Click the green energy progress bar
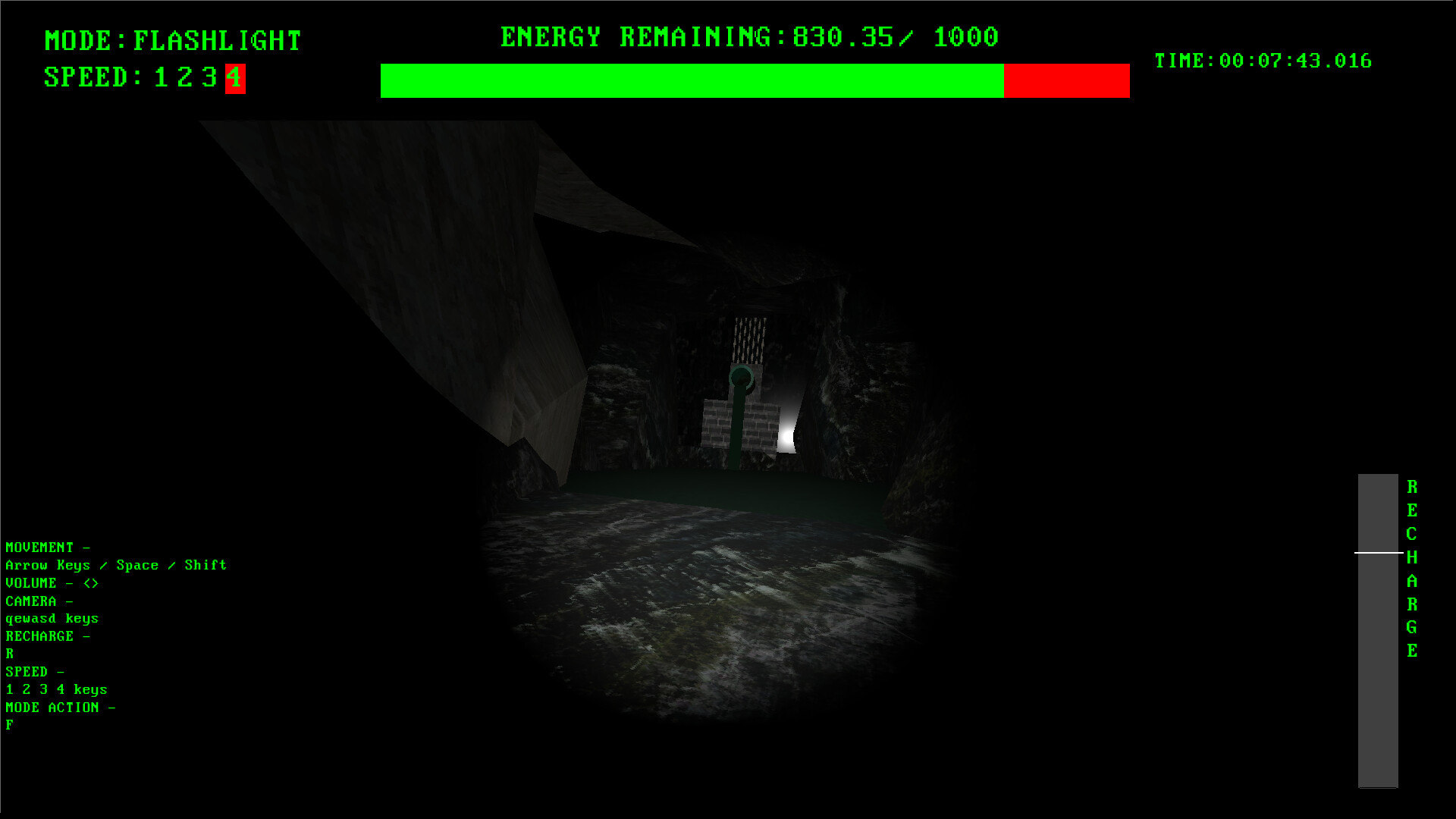This screenshot has width=1456, height=819. (x=690, y=80)
